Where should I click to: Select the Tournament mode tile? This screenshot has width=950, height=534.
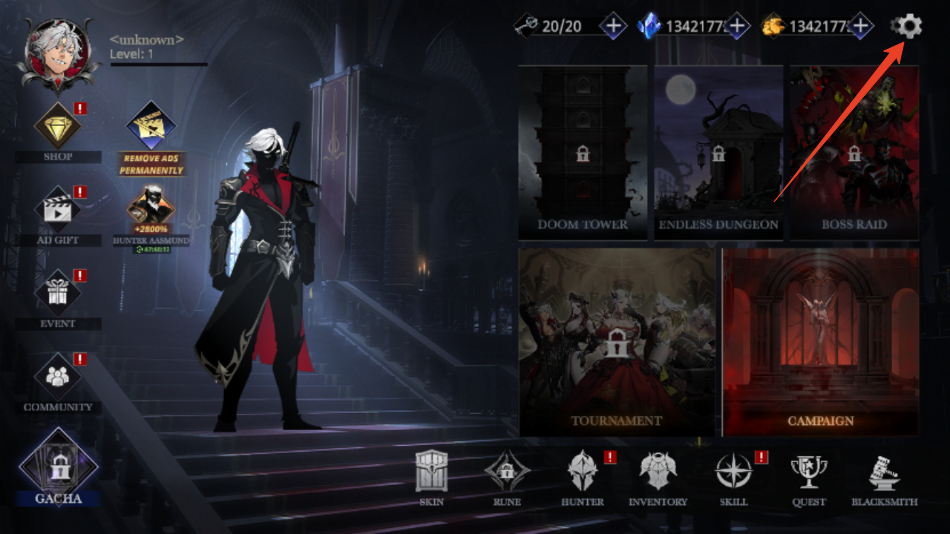pos(617,342)
